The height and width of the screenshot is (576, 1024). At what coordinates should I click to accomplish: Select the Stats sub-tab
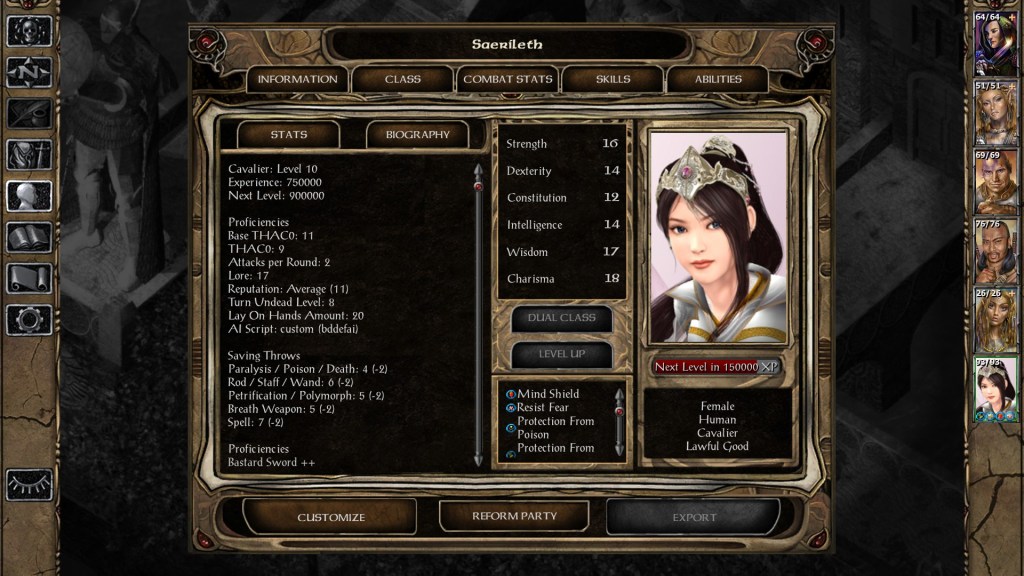(x=289, y=134)
